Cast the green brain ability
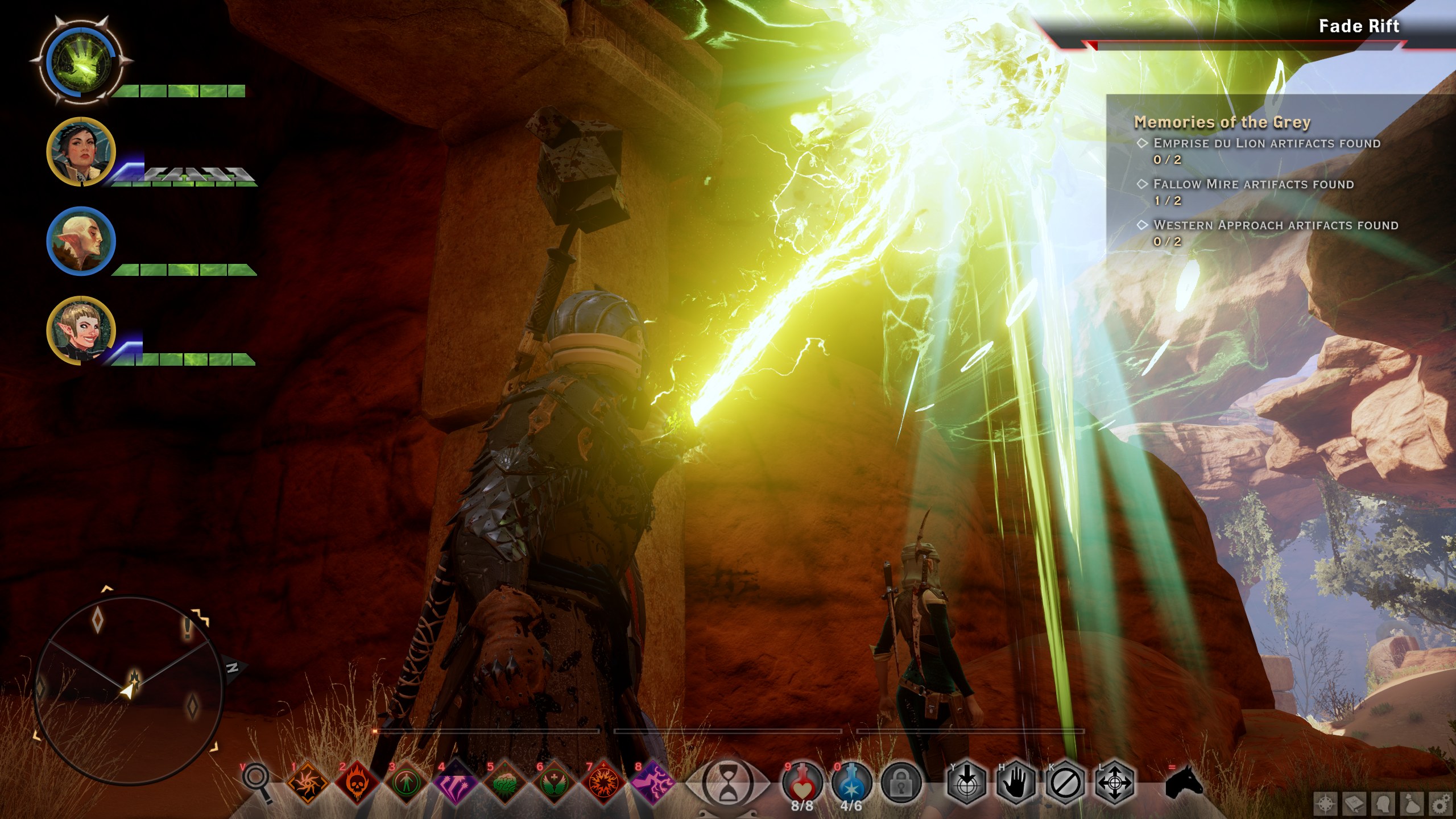This screenshot has width=1456, height=819. 504,784
